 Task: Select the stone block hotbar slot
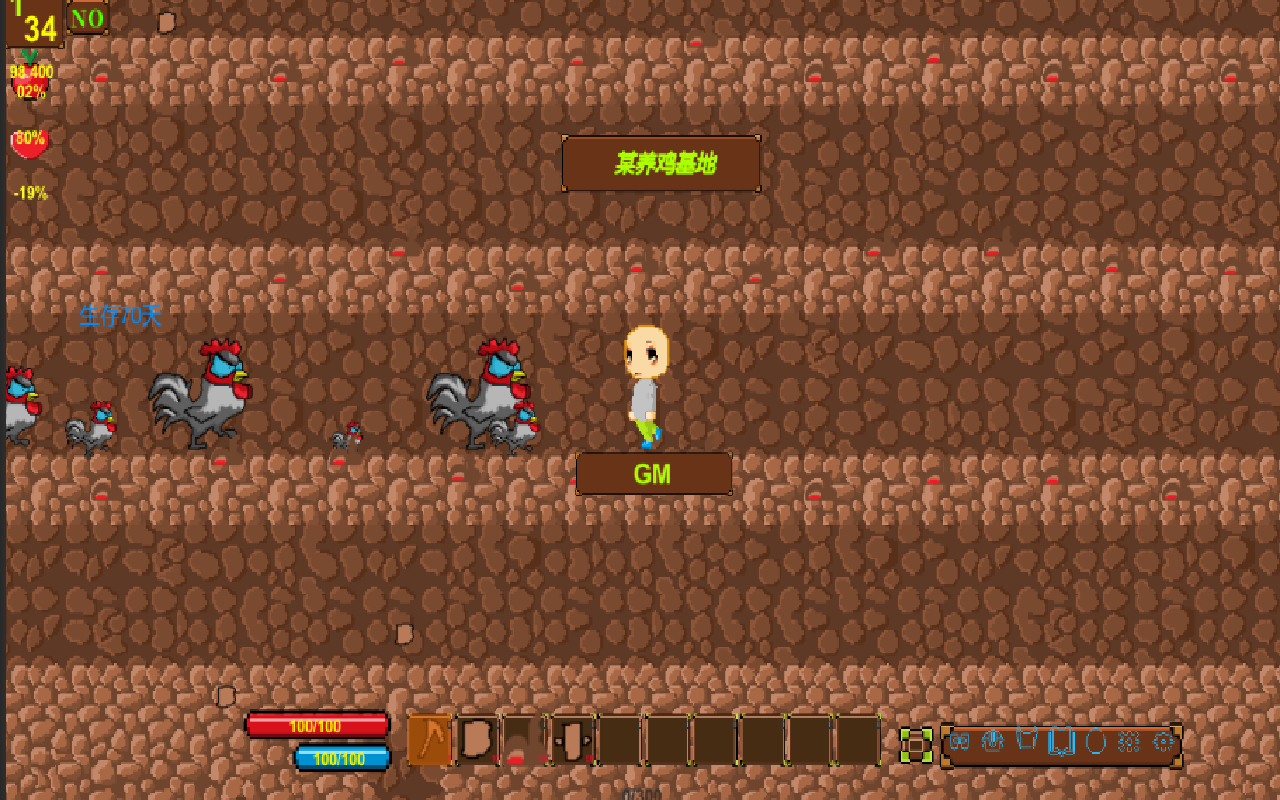[x=478, y=741]
